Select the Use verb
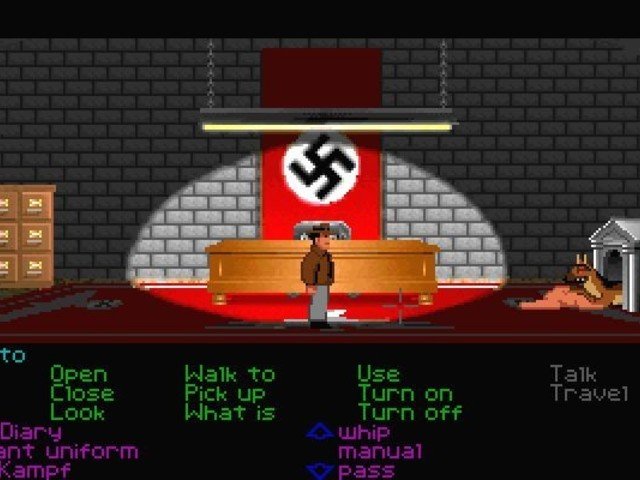This screenshot has width=640, height=480. click(x=380, y=374)
